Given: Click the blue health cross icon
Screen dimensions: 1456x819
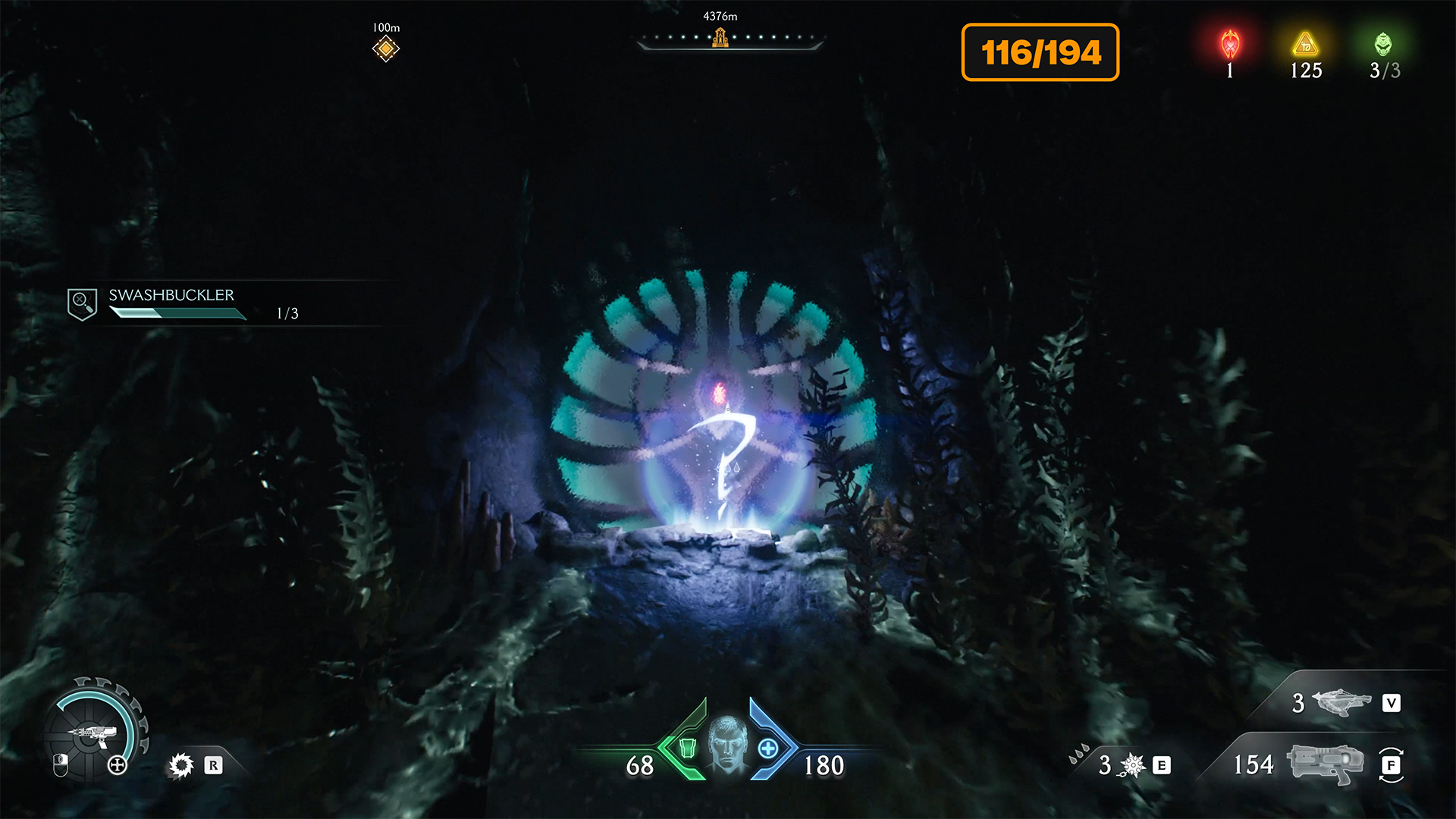Looking at the screenshot, I should [768, 748].
